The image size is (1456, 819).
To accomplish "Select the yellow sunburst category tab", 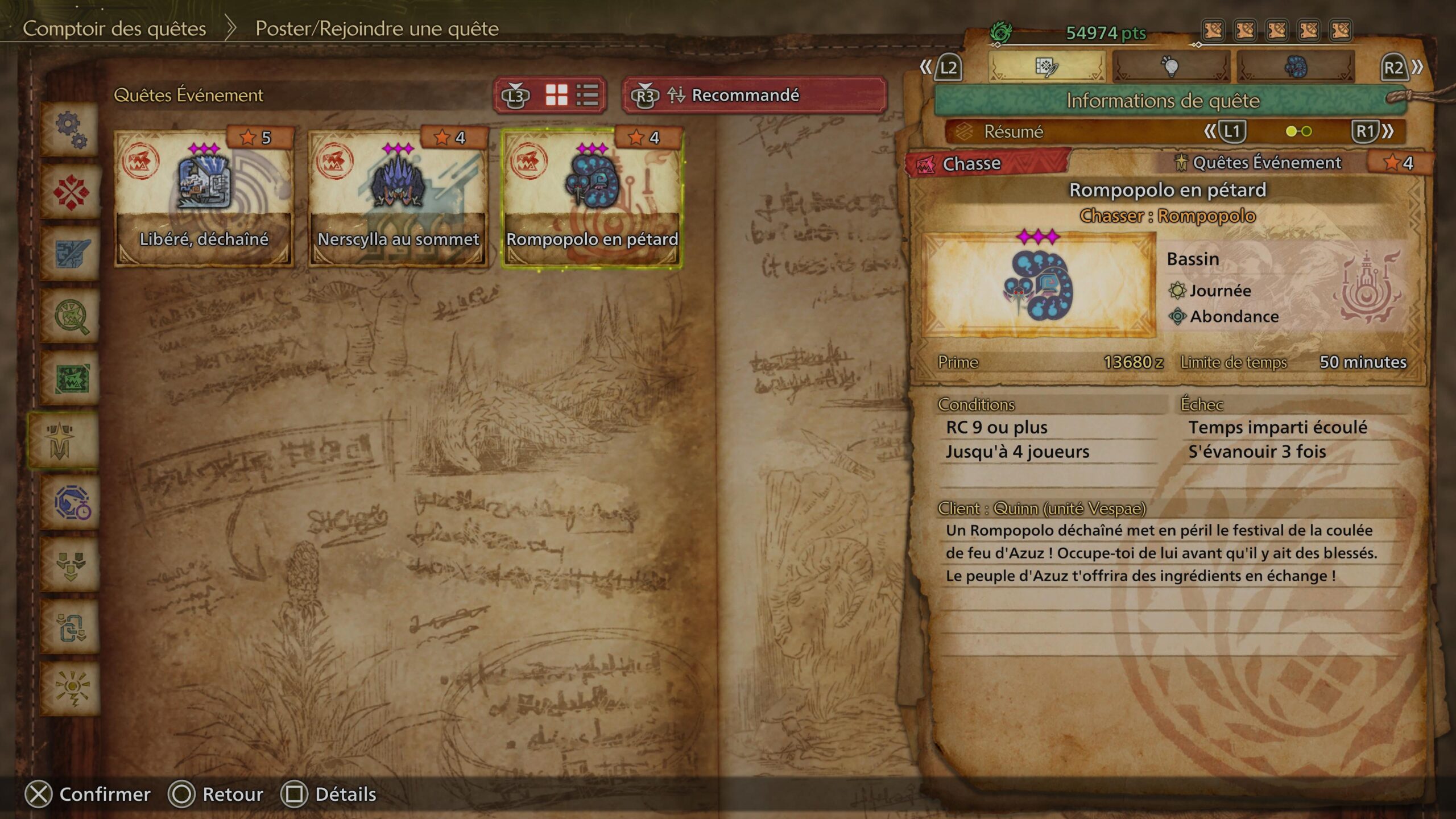I will point(71,689).
